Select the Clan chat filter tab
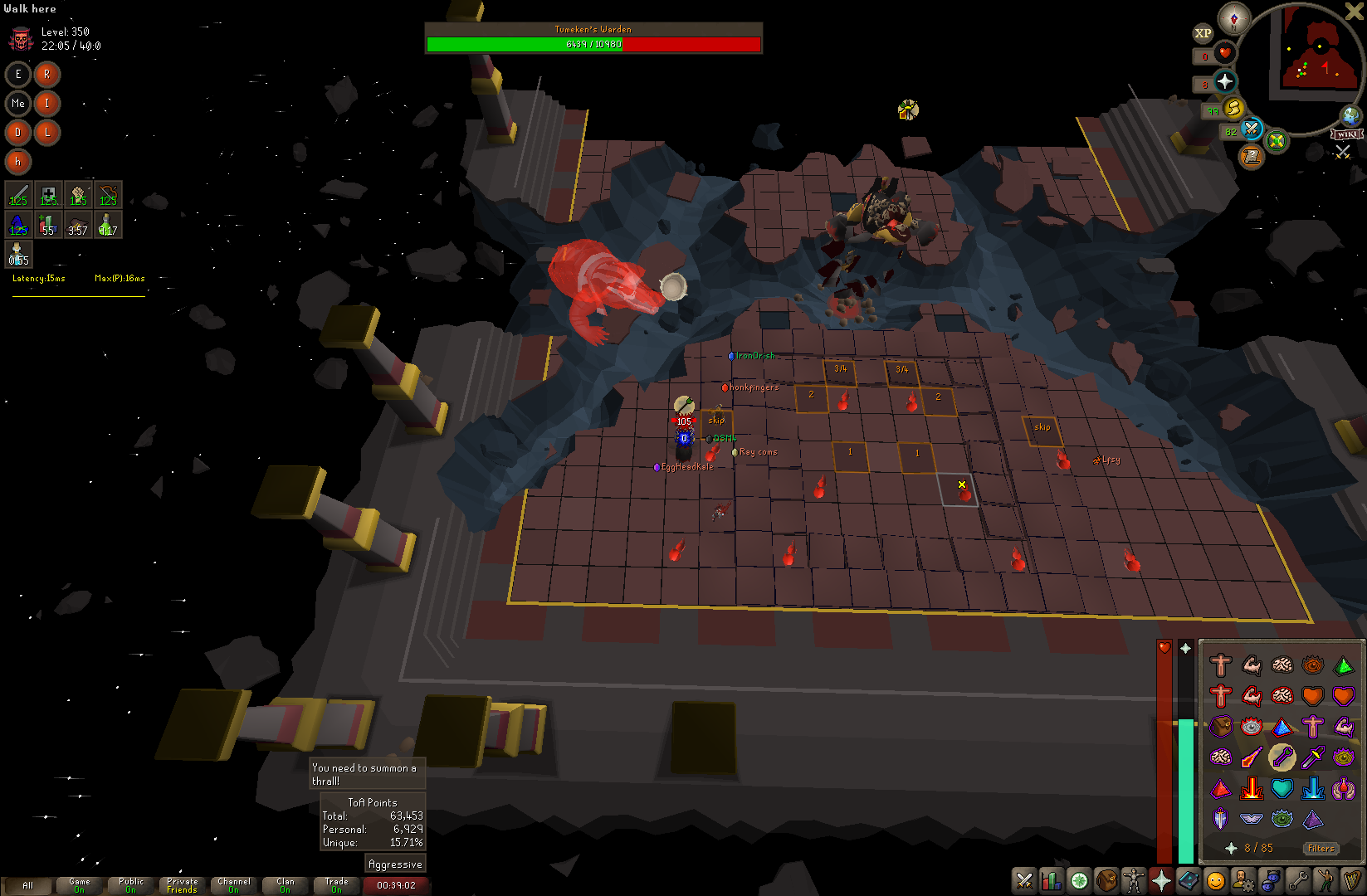The height and width of the screenshot is (896, 1367). coord(286,885)
